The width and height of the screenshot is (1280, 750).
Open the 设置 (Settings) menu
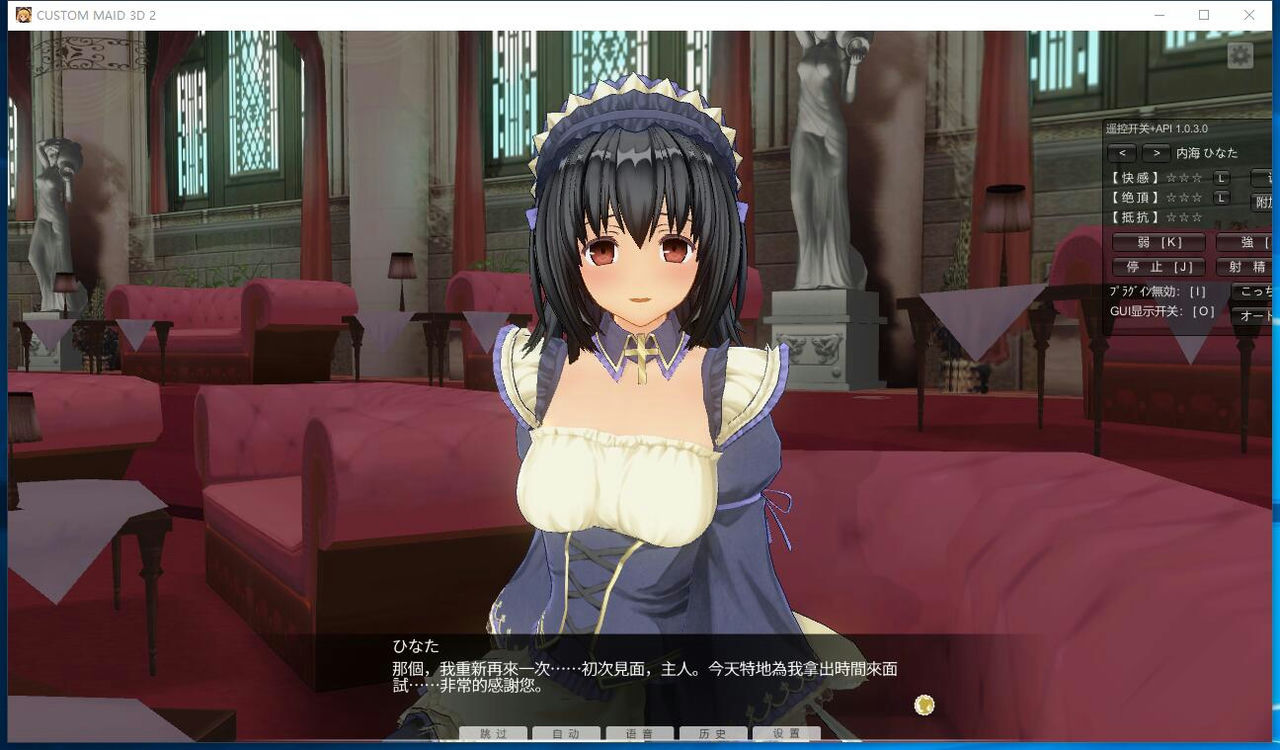point(786,733)
